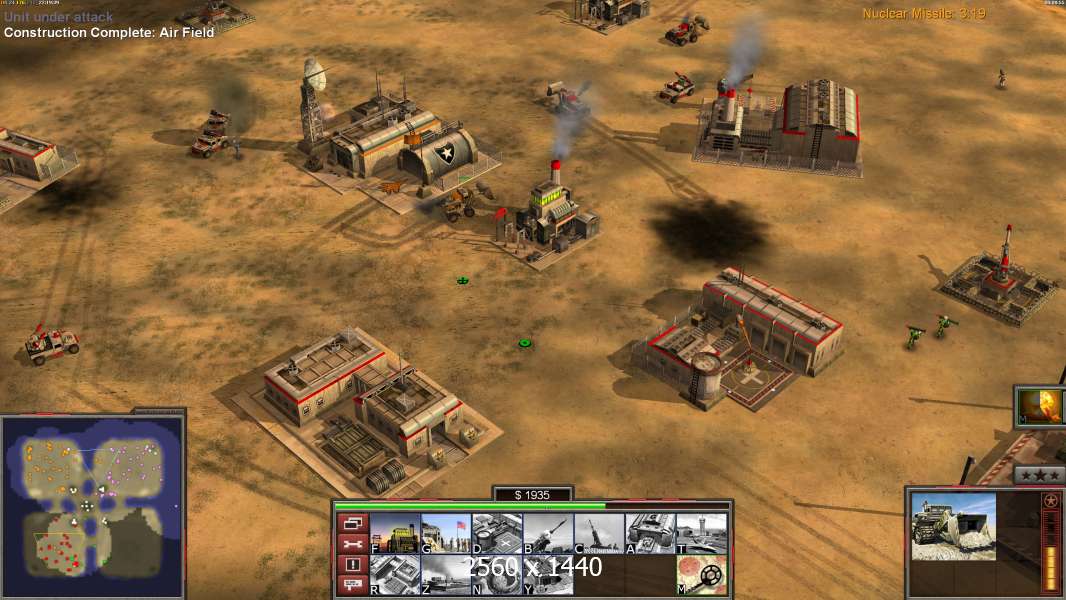Open the speech bubble chat button

[353, 585]
